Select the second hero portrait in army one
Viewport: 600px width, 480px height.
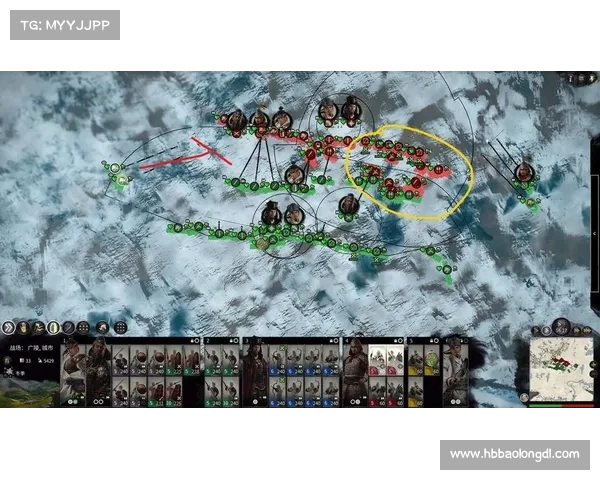click(x=98, y=371)
